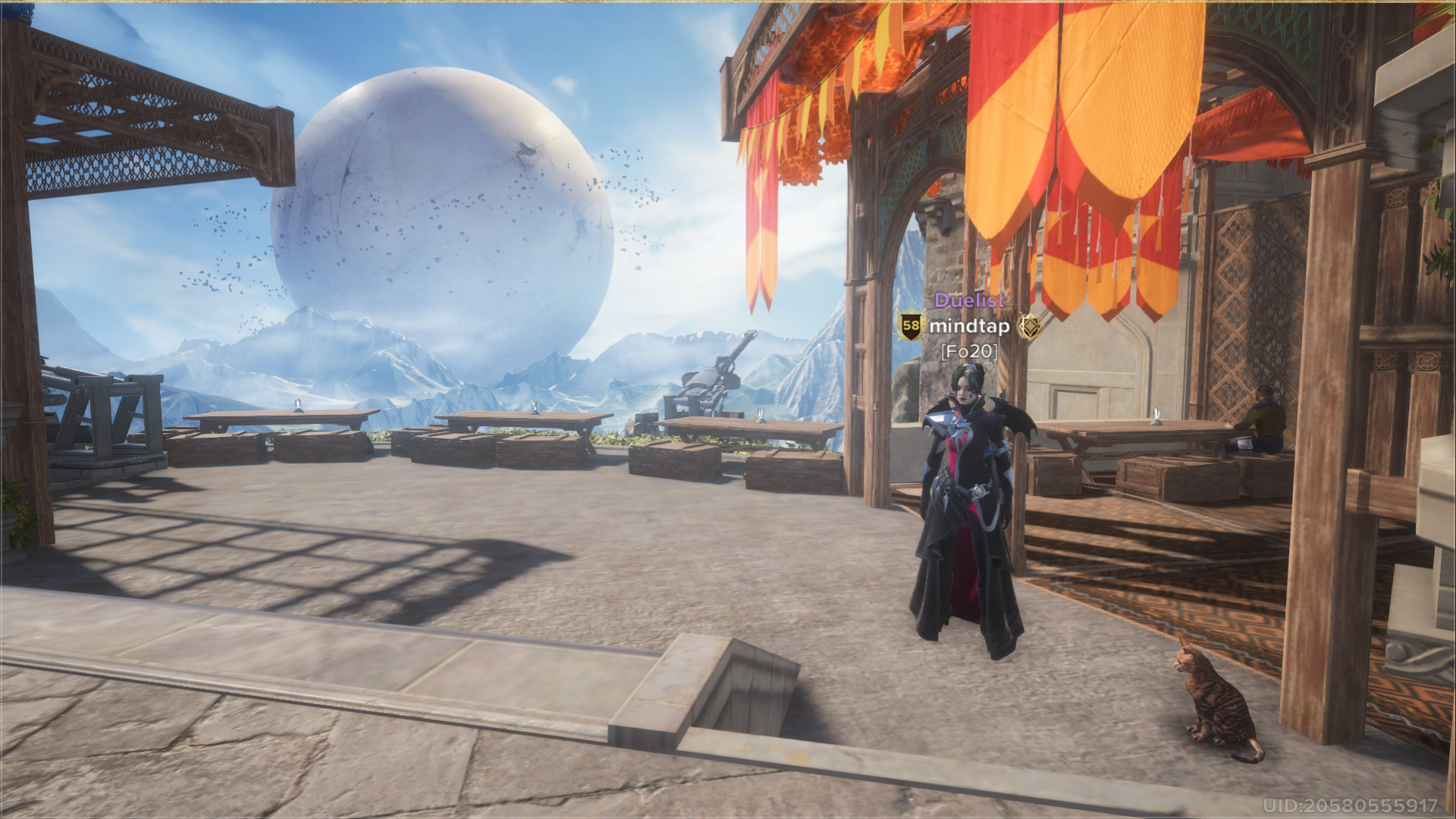Select the mindtap player nameplate
Viewport: 1456px width, 819px height.
click(969, 327)
